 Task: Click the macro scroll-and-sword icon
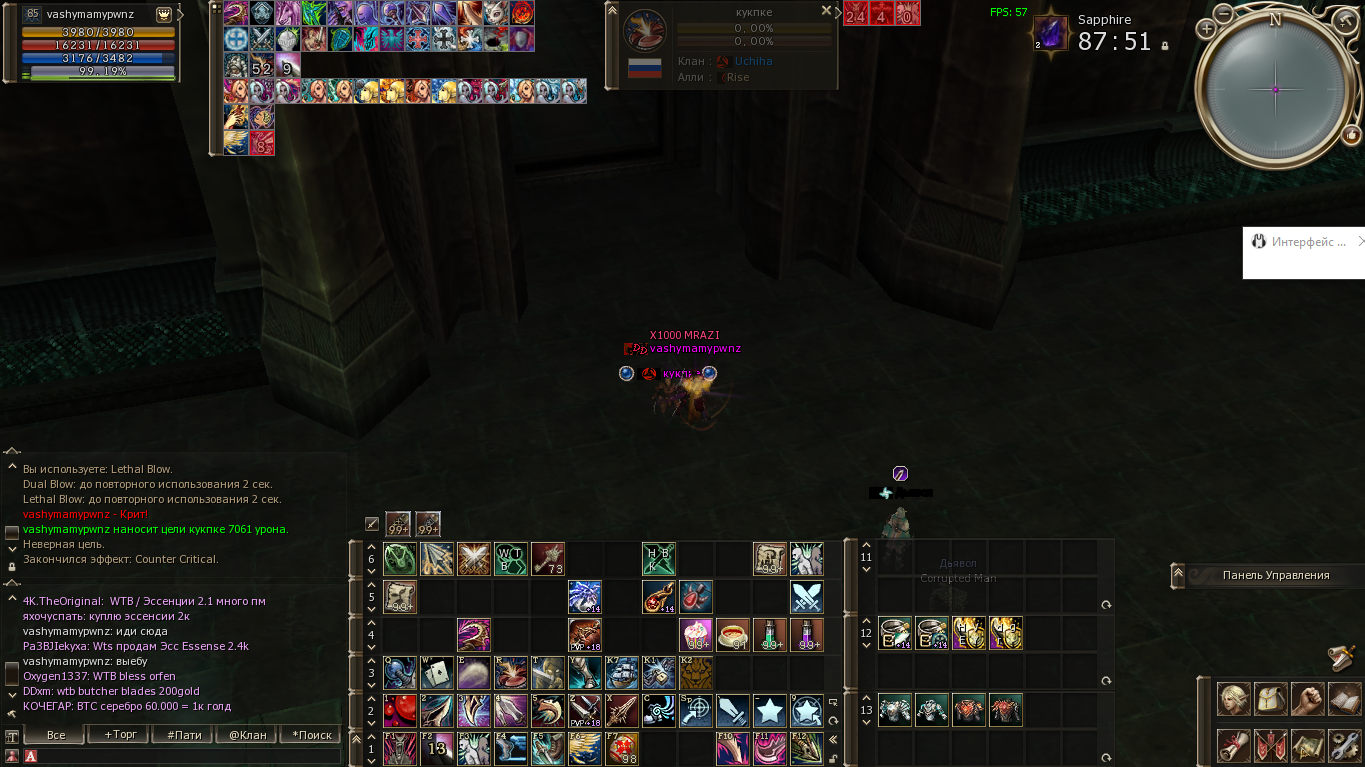pyautogui.click(x=1308, y=745)
